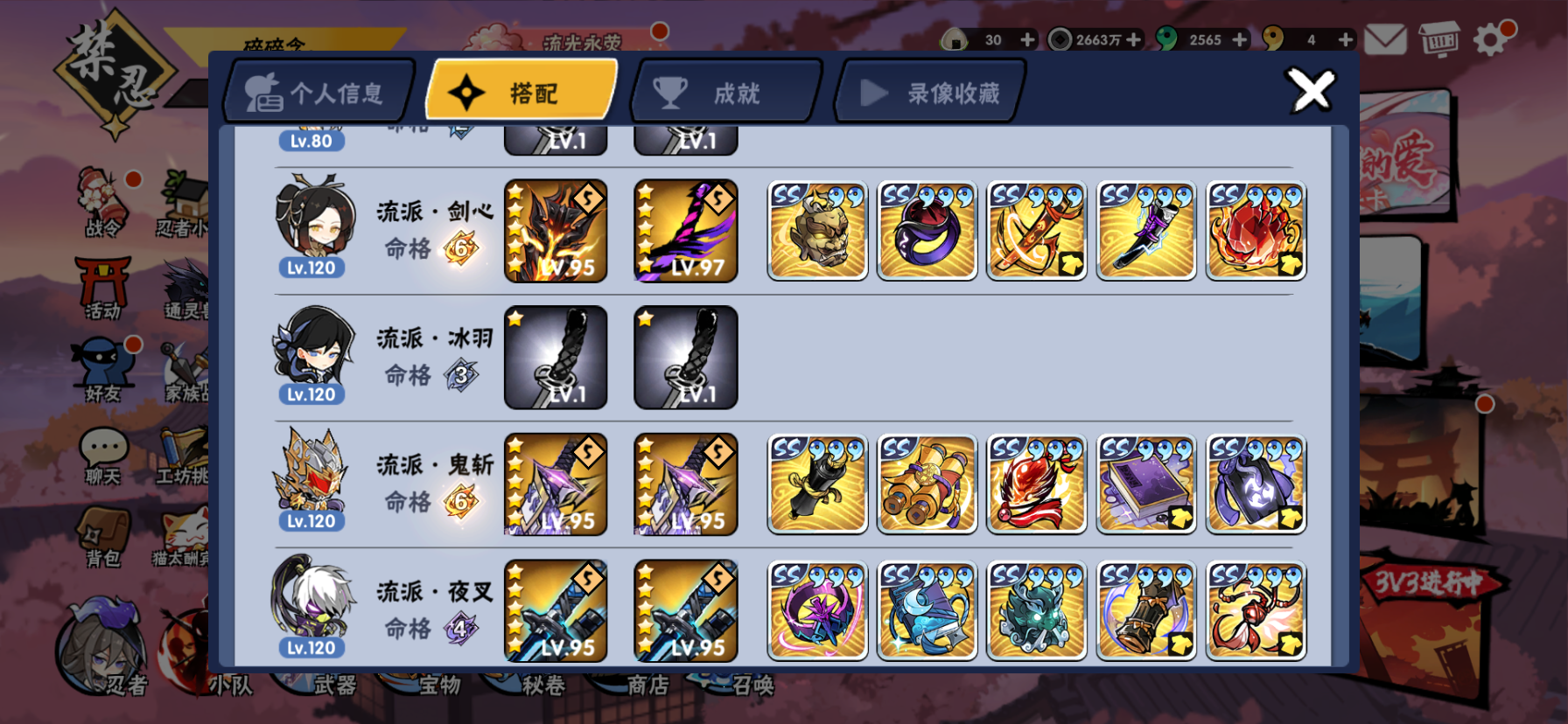The width and height of the screenshot is (1568, 724).
Task: Open the mail envelope icon at top right
Action: coord(1388,38)
